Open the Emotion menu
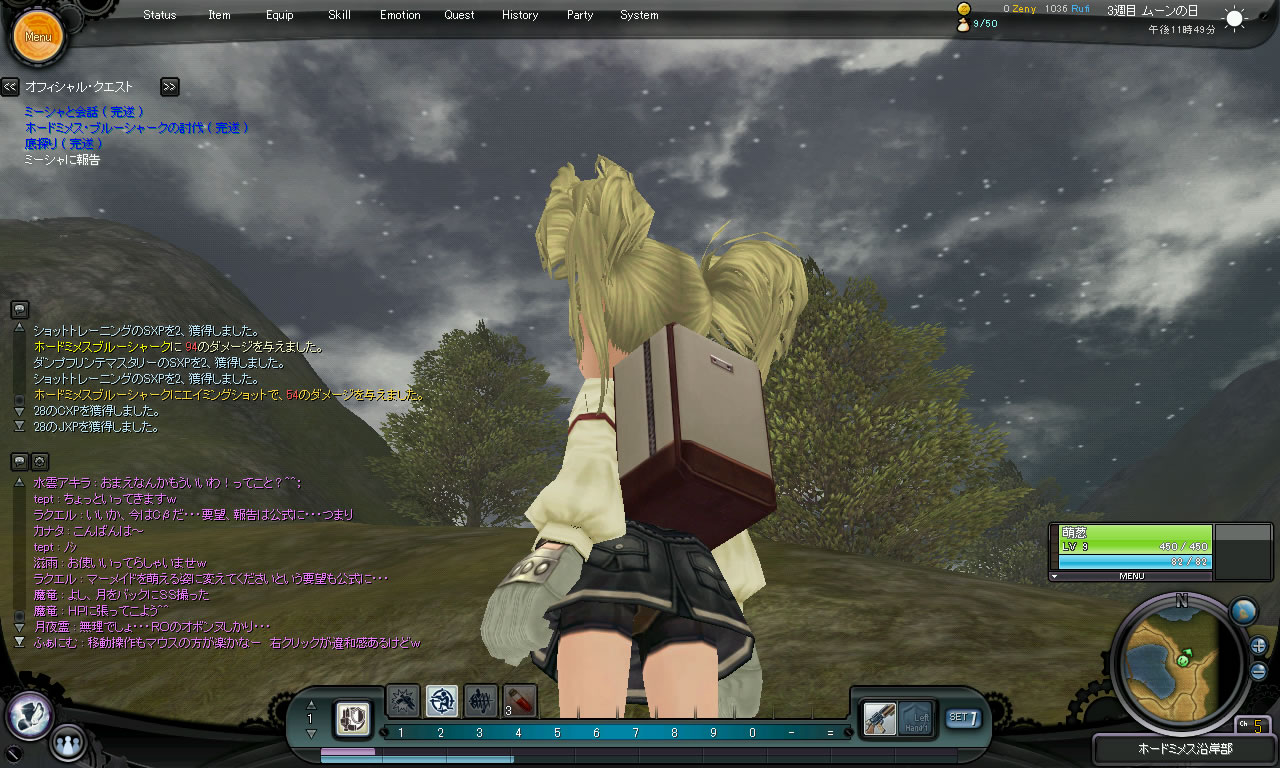The width and height of the screenshot is (1280, 768). (400, 15)
